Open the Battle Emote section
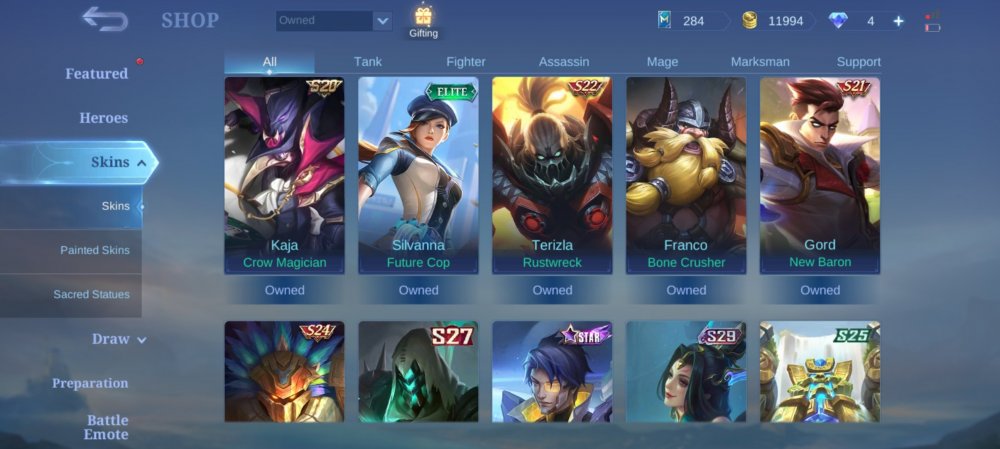Image resolution: width=1000 pixels, height=449 pixels. (x=106, y=427)
